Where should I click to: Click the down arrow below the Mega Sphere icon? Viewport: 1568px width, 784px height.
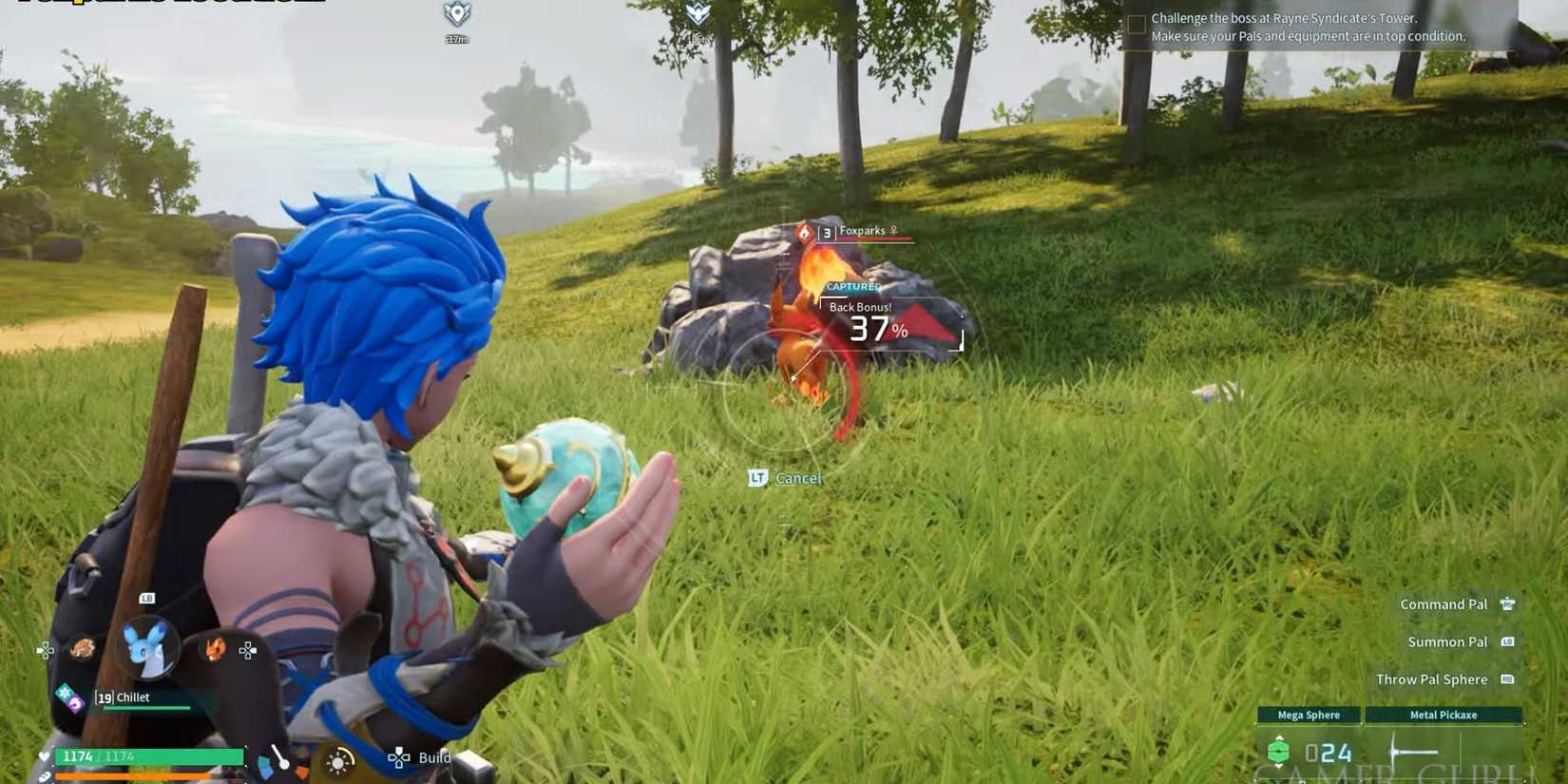(1279, 767)
